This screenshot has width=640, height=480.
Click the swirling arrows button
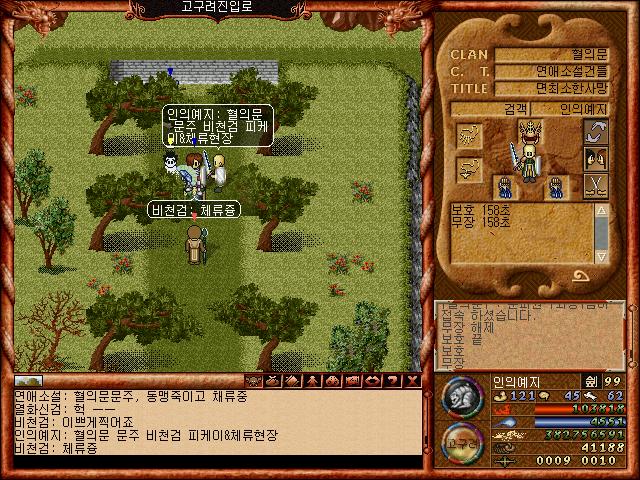click(x=596, y=133)
